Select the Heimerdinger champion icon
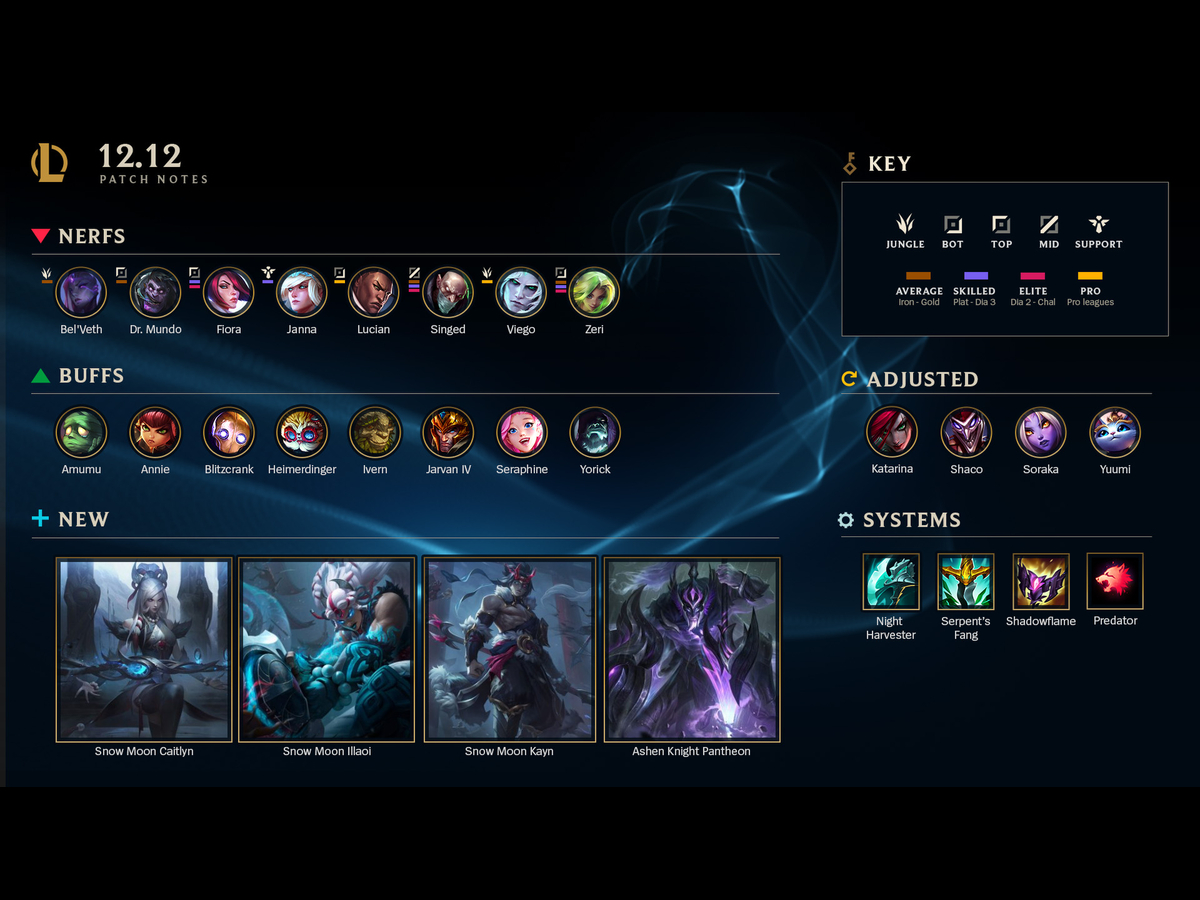The width and height of the screenshot is (1200, 900). 301,432
